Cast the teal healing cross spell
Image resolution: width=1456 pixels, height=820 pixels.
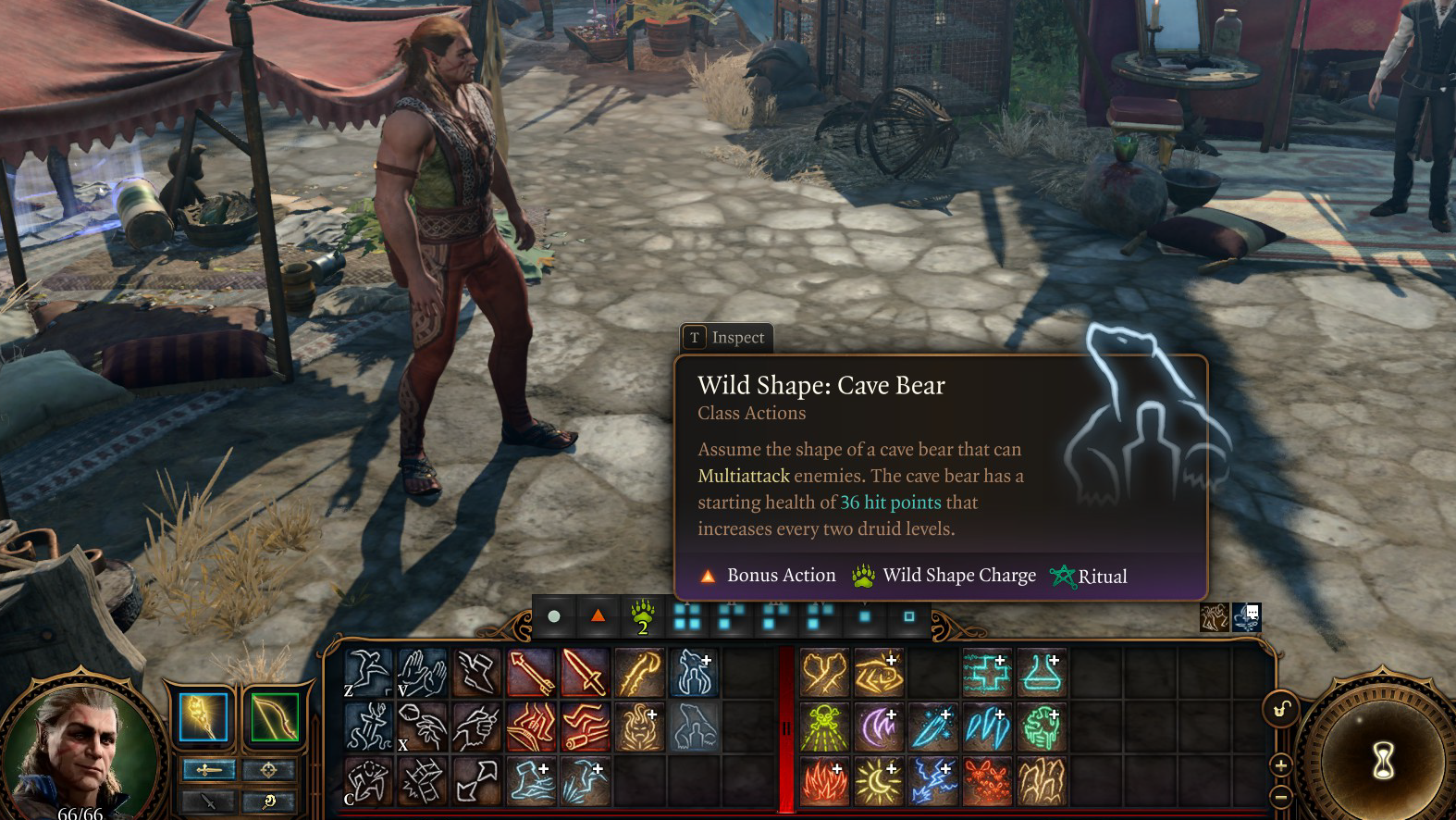tap(987, 673)
